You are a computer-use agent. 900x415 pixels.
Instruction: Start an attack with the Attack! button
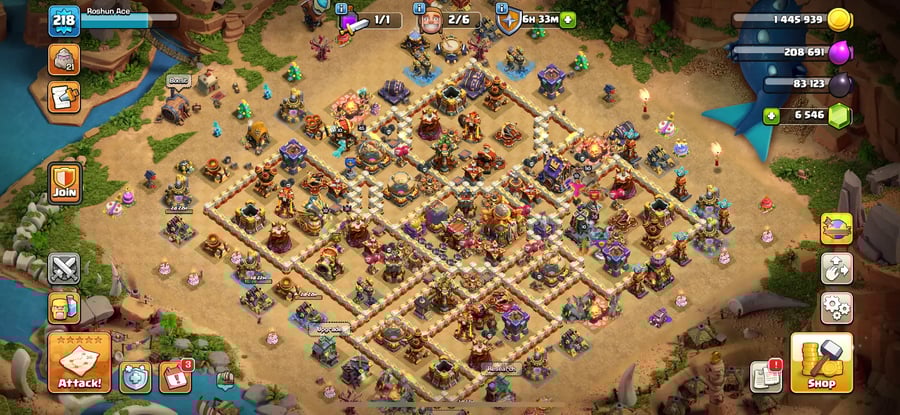pos(79,362)
